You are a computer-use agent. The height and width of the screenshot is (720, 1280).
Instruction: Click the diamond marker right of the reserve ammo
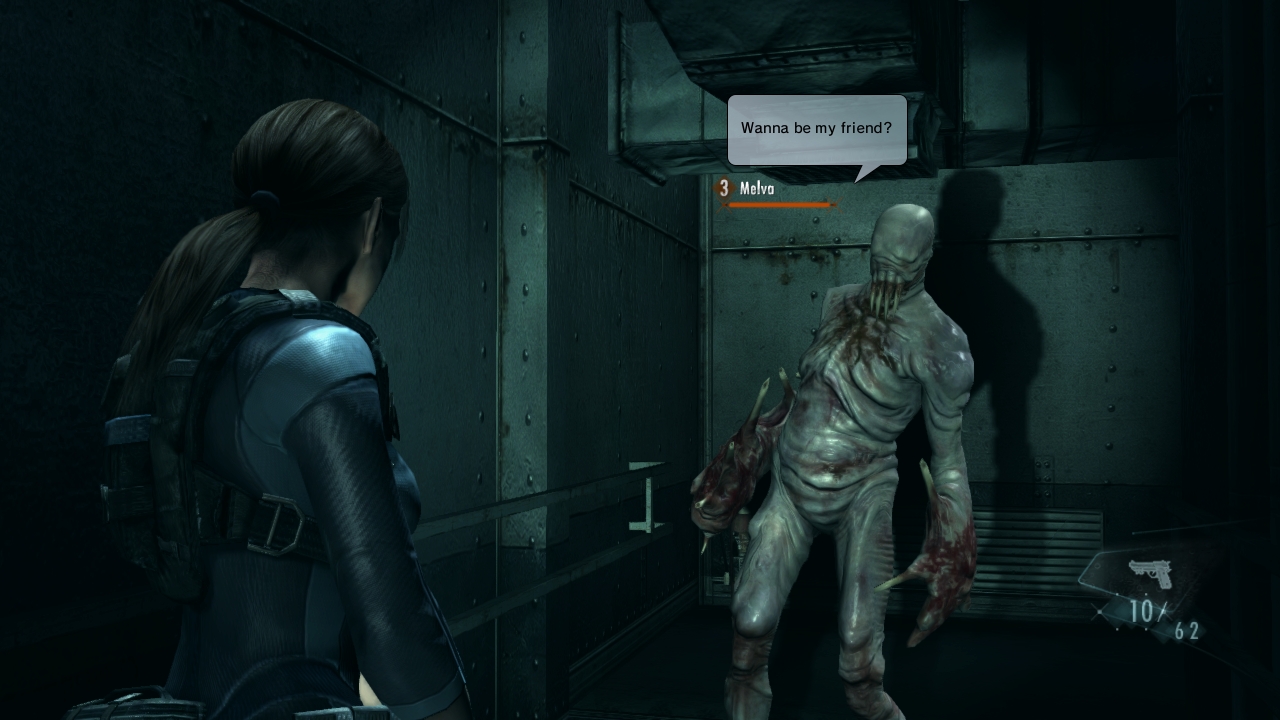point(1205,632)
